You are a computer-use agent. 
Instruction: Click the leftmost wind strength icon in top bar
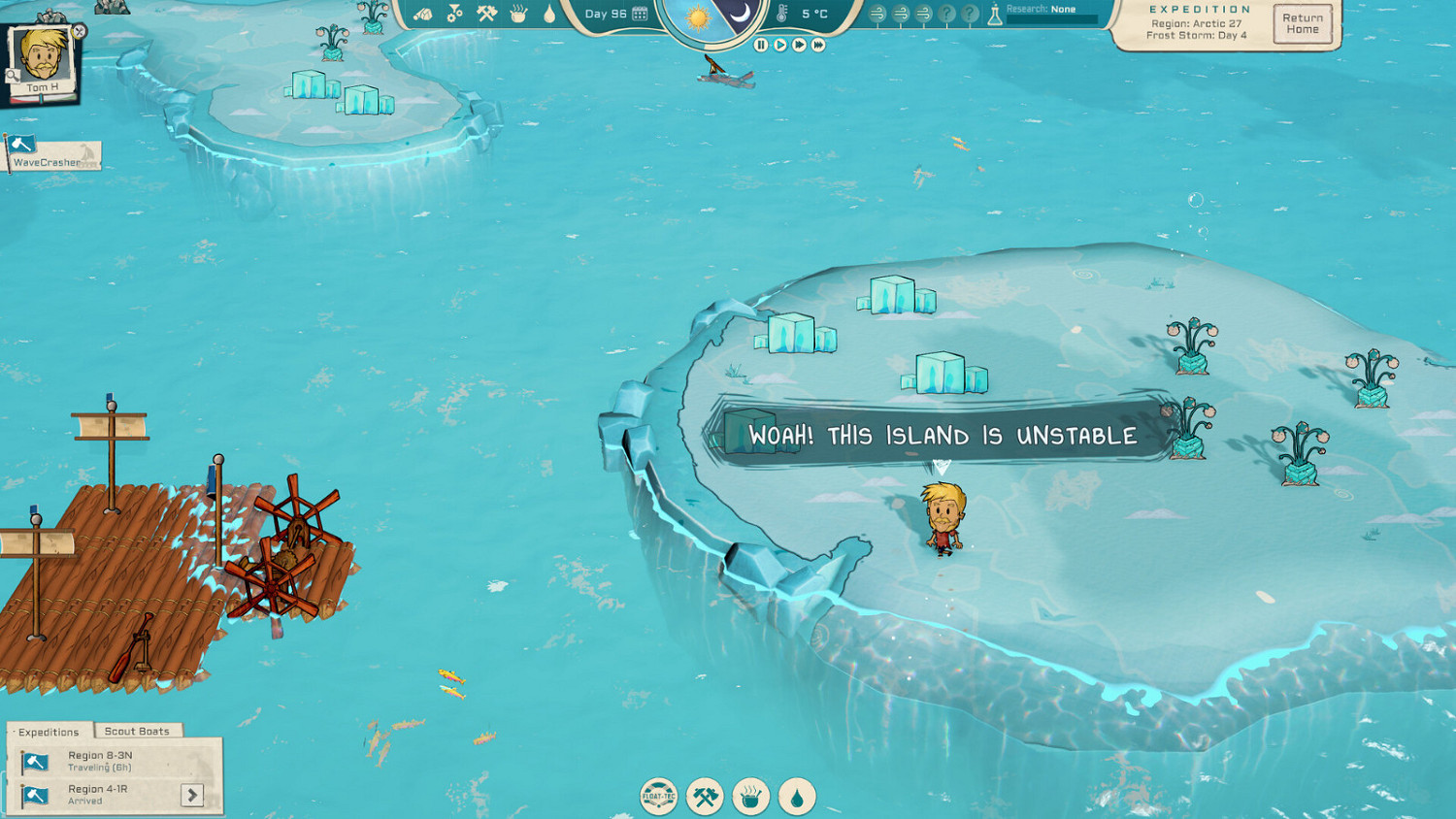point(877,15)
